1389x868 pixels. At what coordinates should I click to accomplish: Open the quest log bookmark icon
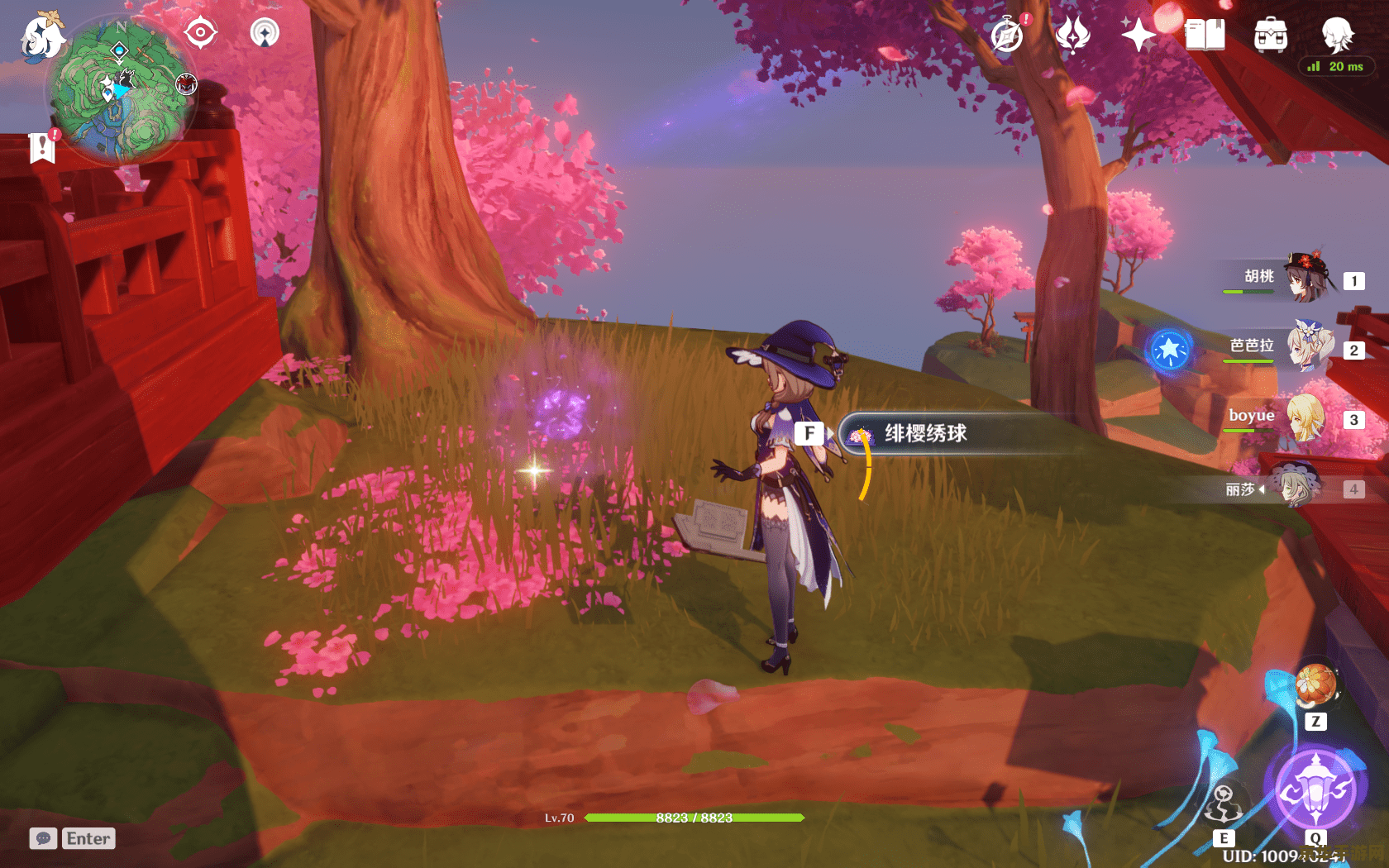pos(42,147)
